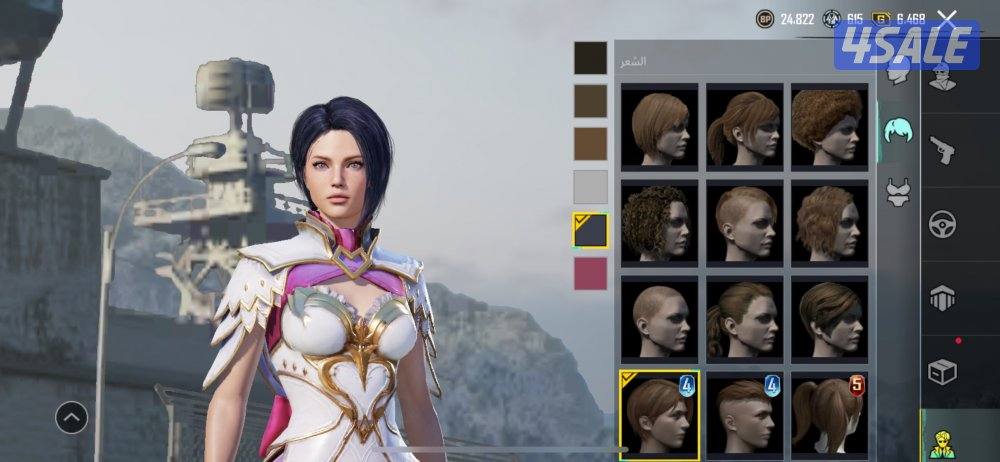Click the selected dark navy hair color

(x=590, y=230)
